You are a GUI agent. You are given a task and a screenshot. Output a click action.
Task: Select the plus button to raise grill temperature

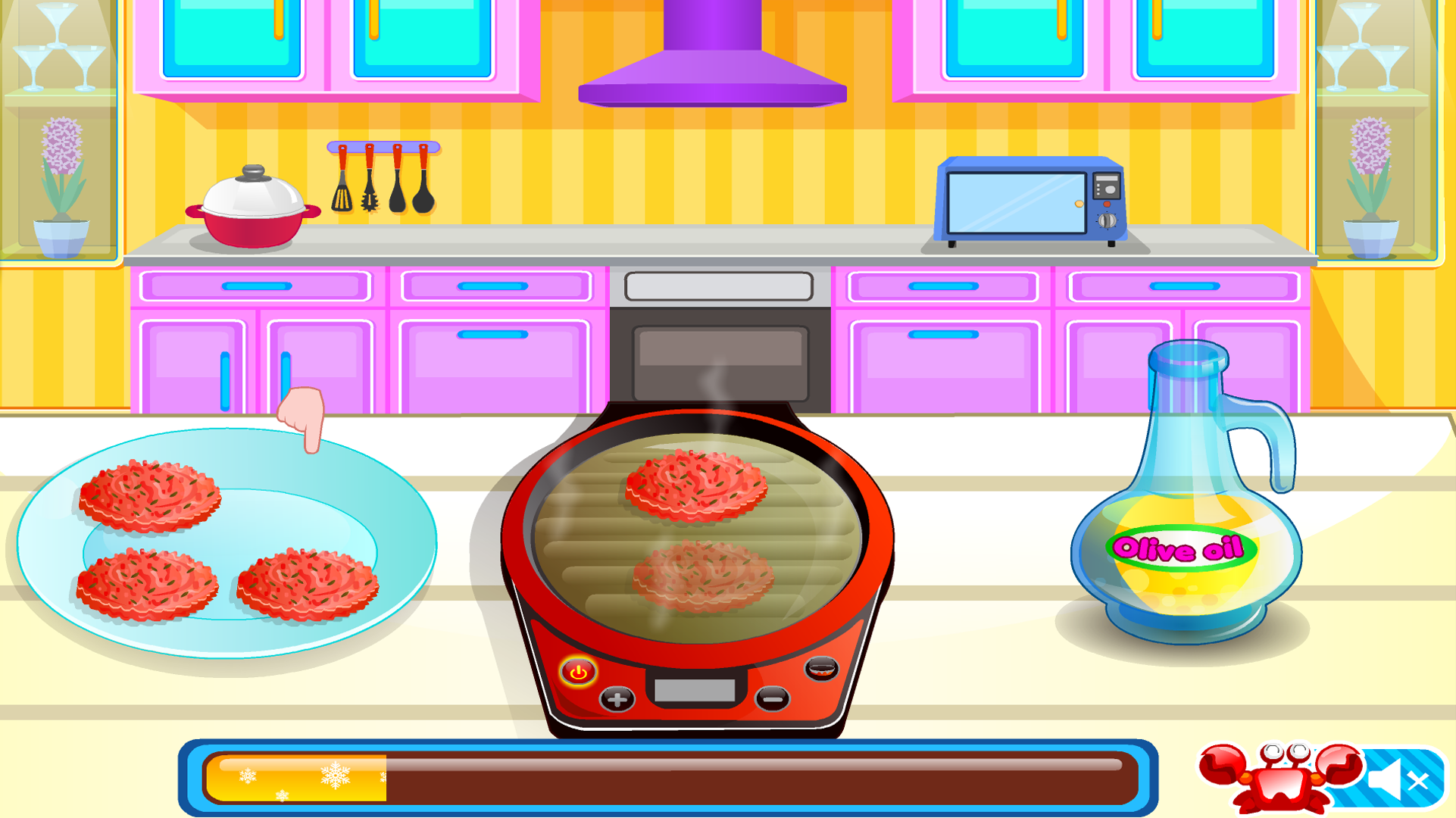[616, 701]
